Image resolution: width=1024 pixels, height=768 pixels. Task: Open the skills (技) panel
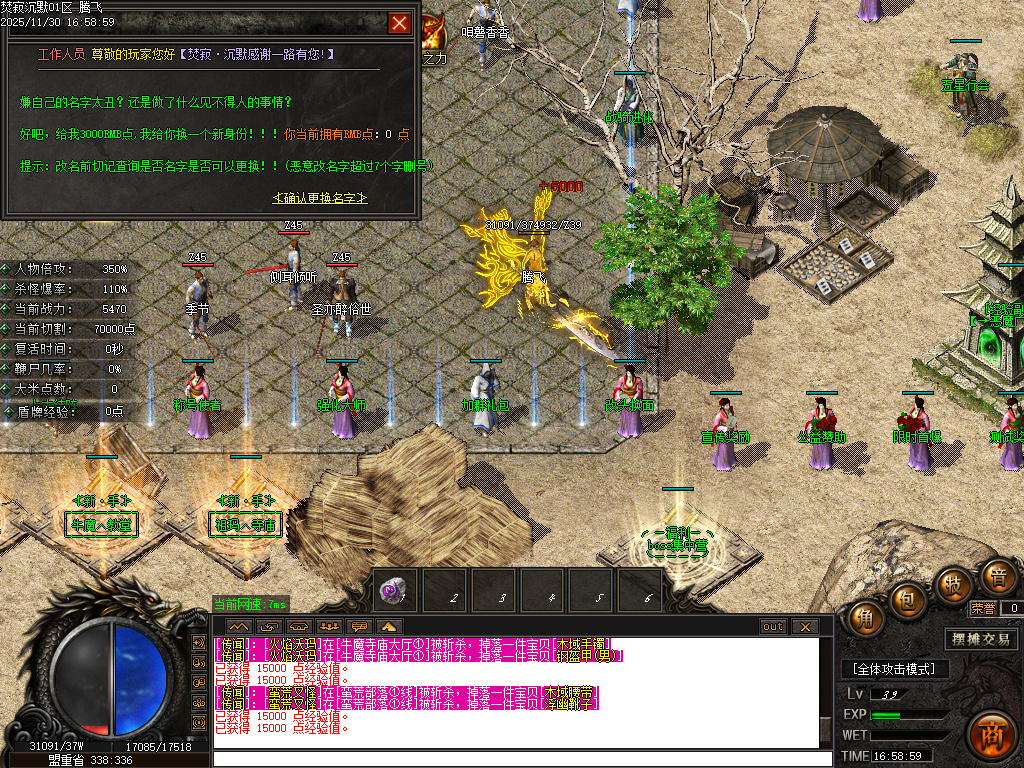pyautogui.click(x=953, y=584)
